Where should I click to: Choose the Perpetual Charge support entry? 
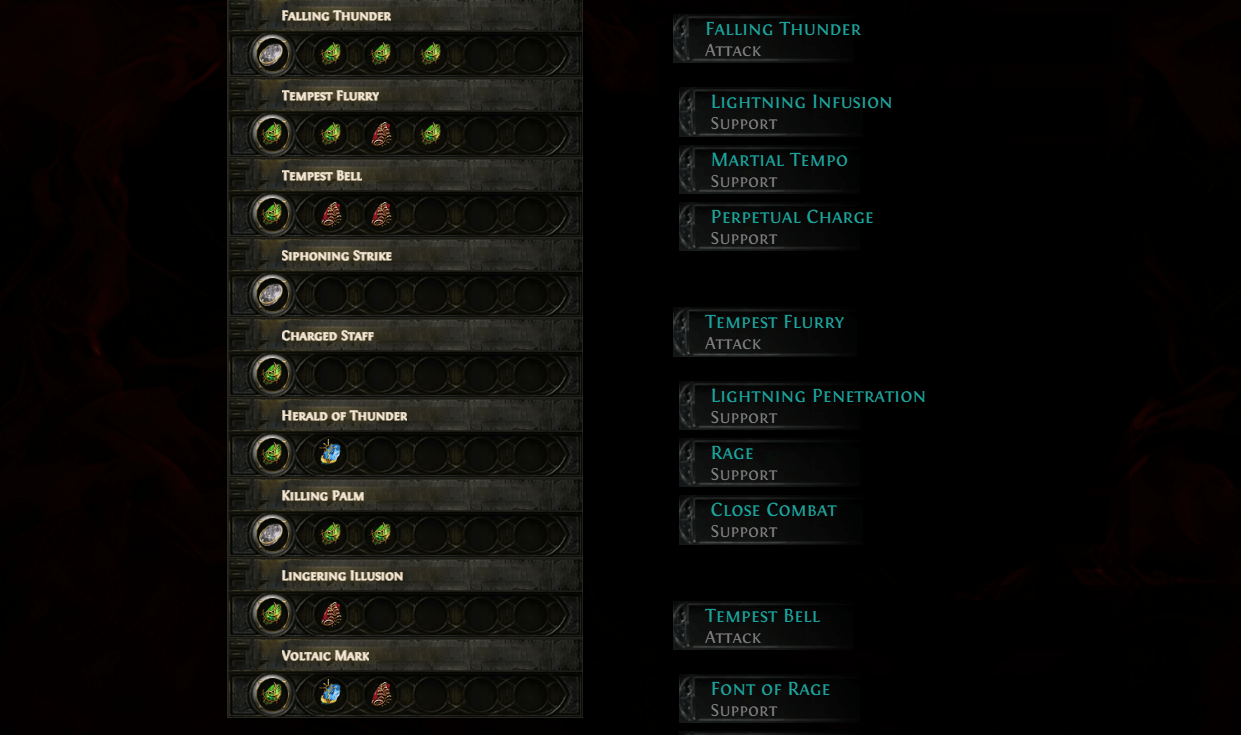point(791,227)
